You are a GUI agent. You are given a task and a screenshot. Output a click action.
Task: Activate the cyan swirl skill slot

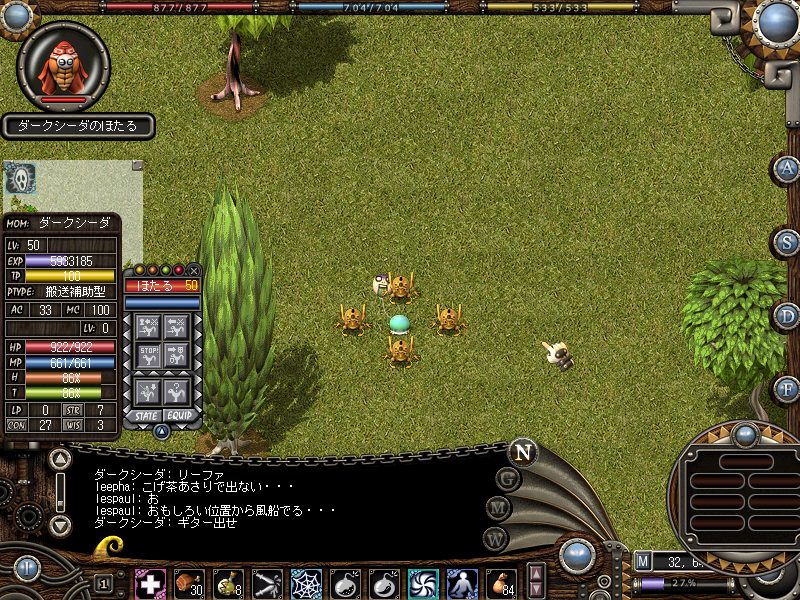click(x=423, y=583)
